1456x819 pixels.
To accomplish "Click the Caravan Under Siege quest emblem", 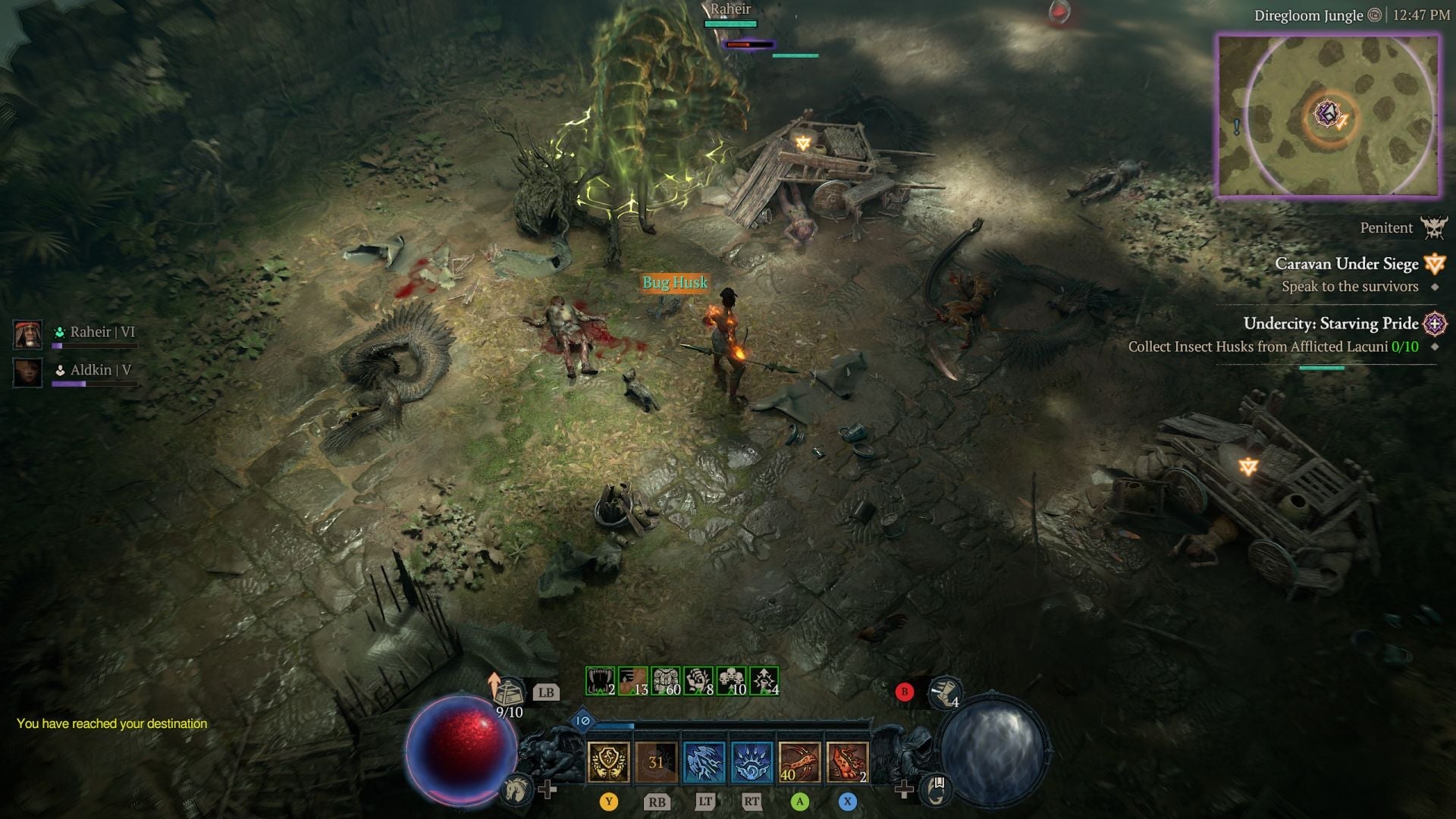I will [x=1435, y=264].
